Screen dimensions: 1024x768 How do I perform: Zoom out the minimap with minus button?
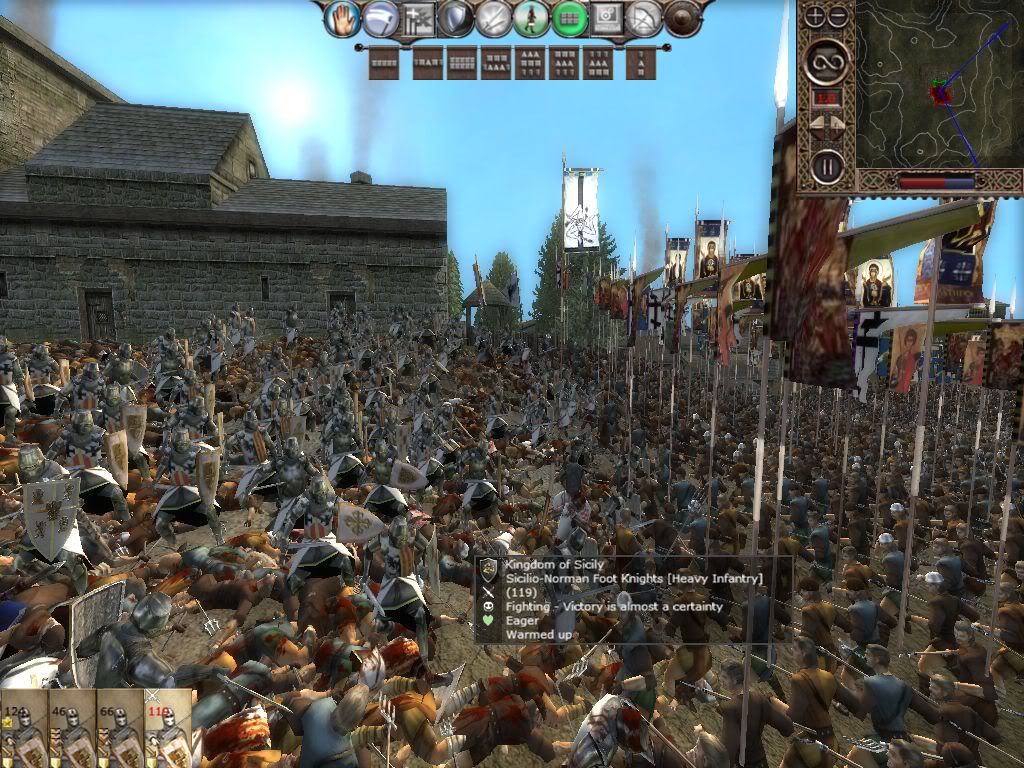(837, 16)
